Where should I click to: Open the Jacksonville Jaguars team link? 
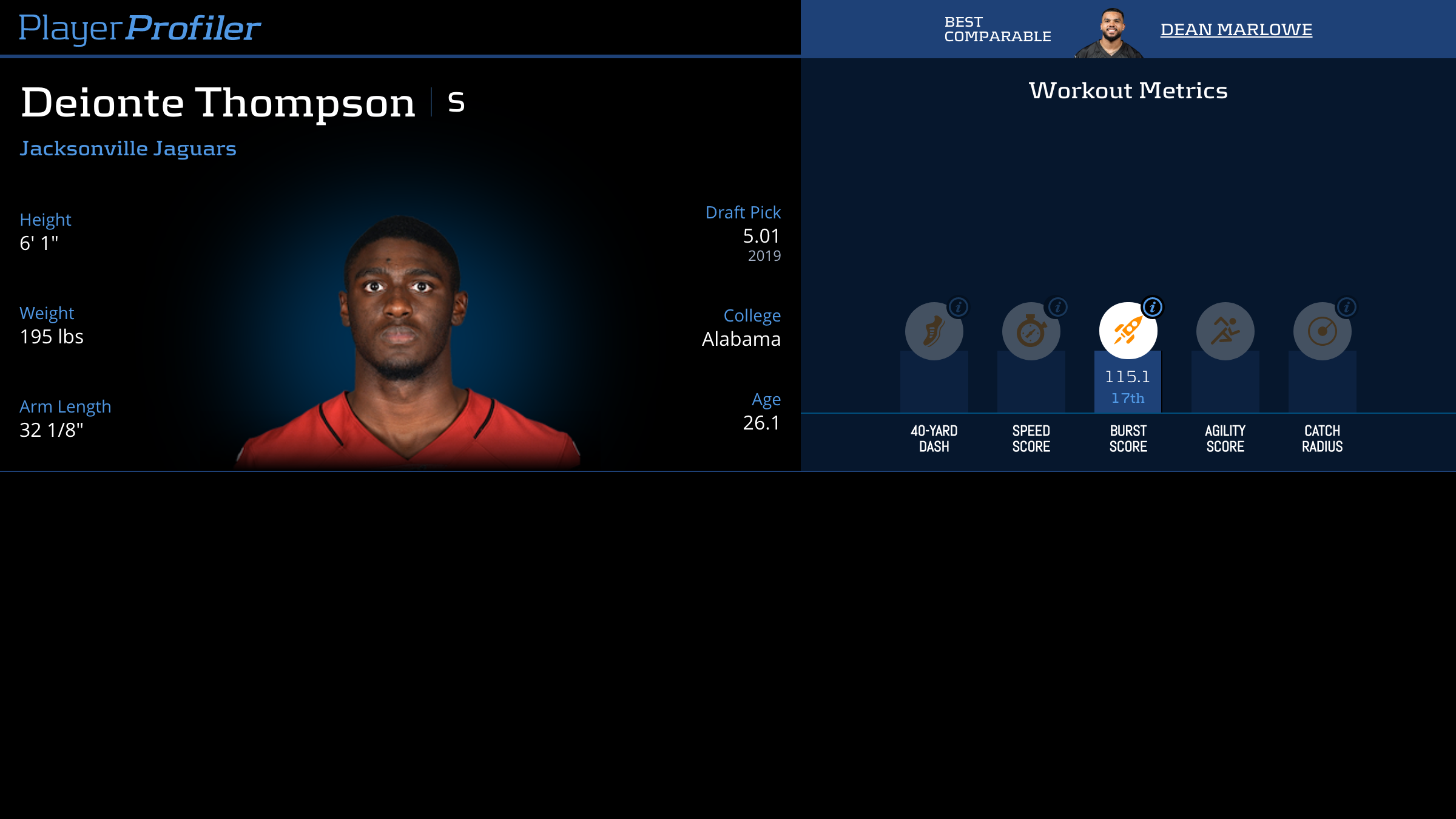point(128,149)
